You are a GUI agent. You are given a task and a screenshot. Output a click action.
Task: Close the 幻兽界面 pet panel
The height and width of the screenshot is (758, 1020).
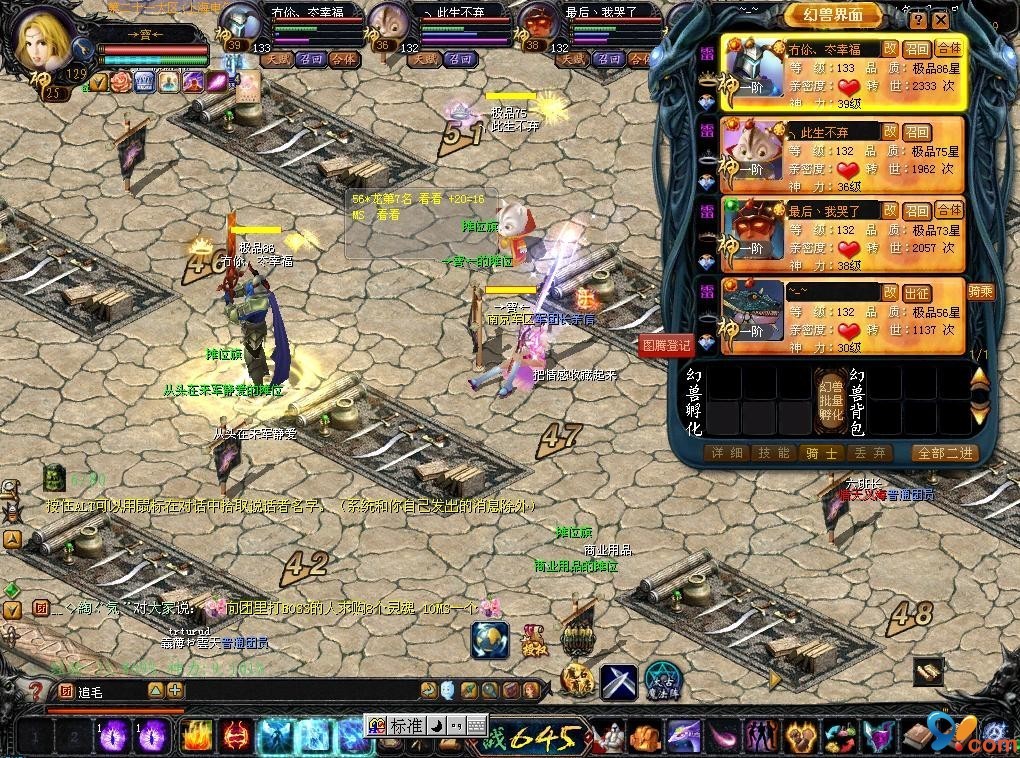point(940,19)
